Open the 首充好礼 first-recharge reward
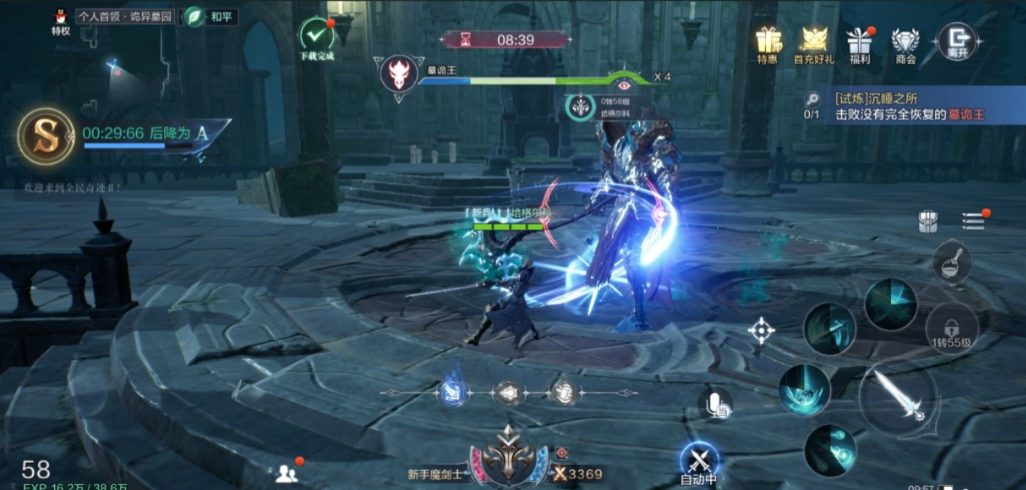The width and height of the screenshot is (1026, 490). pyautogui.click(x=813, y=43)
